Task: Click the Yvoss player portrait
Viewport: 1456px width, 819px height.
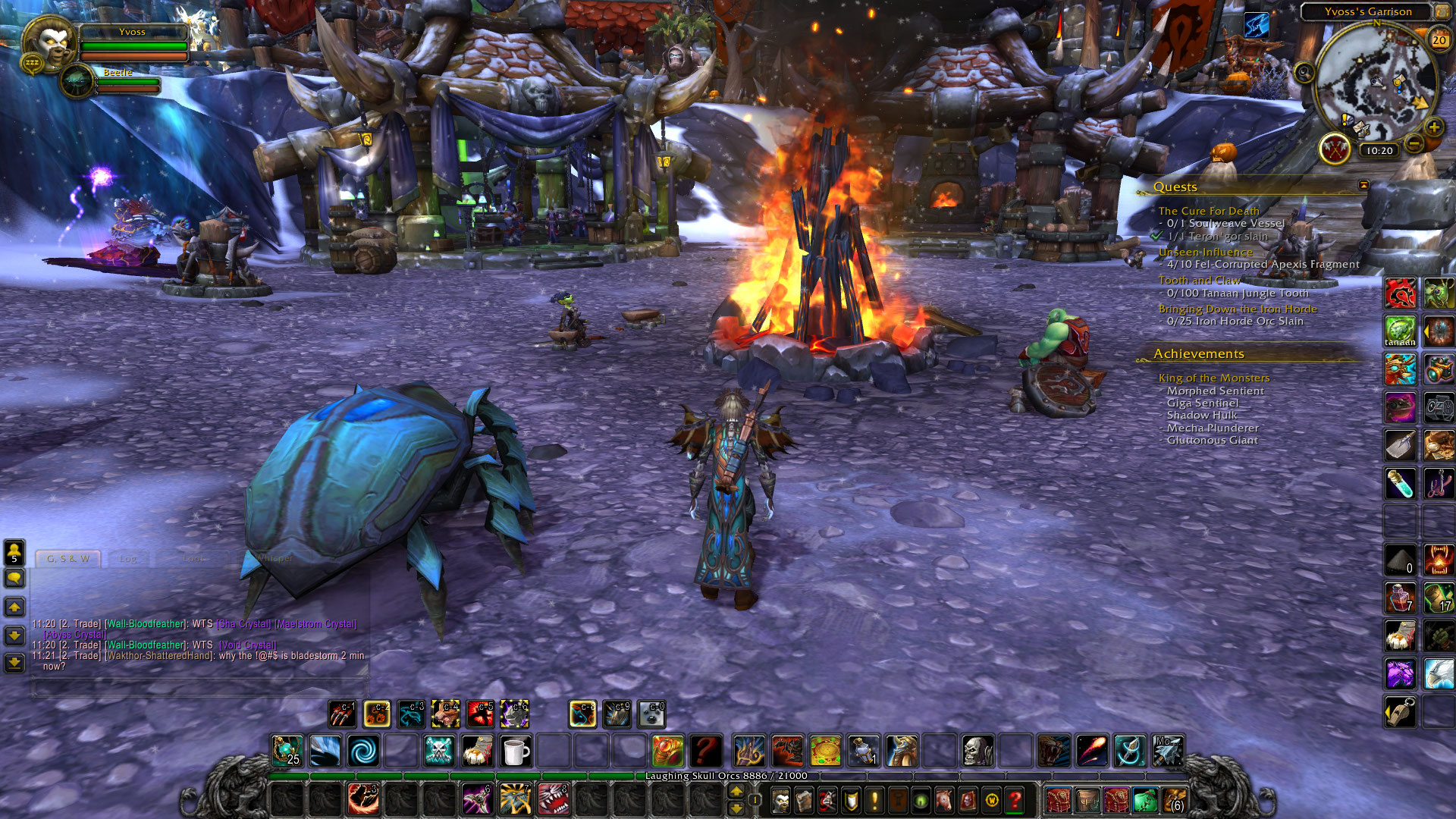Action: 51,42
